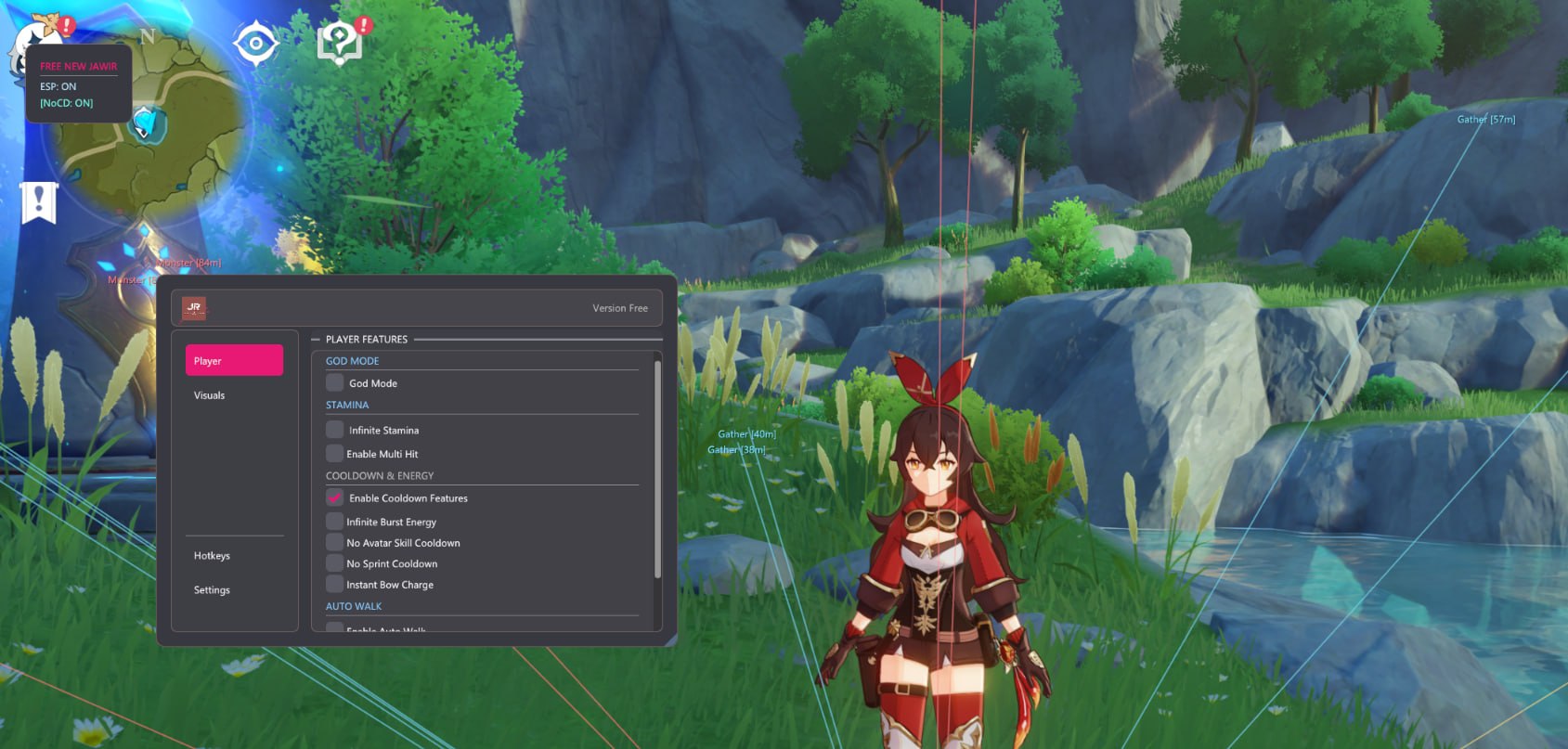Image resolution: width=1568 pixels, height=749 pixels.
Task: Tick the Enable Multi Hit checkbox
Action: (x=335, y=454)
